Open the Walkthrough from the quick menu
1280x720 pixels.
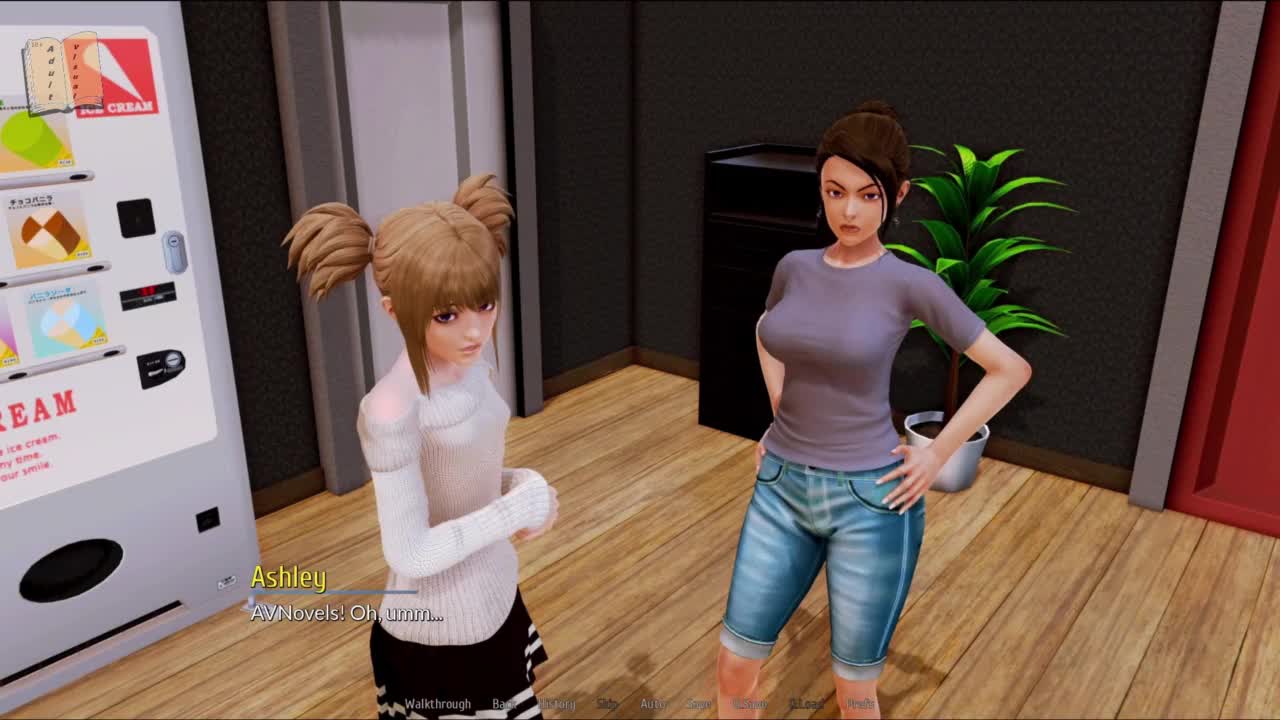(437, 704)
